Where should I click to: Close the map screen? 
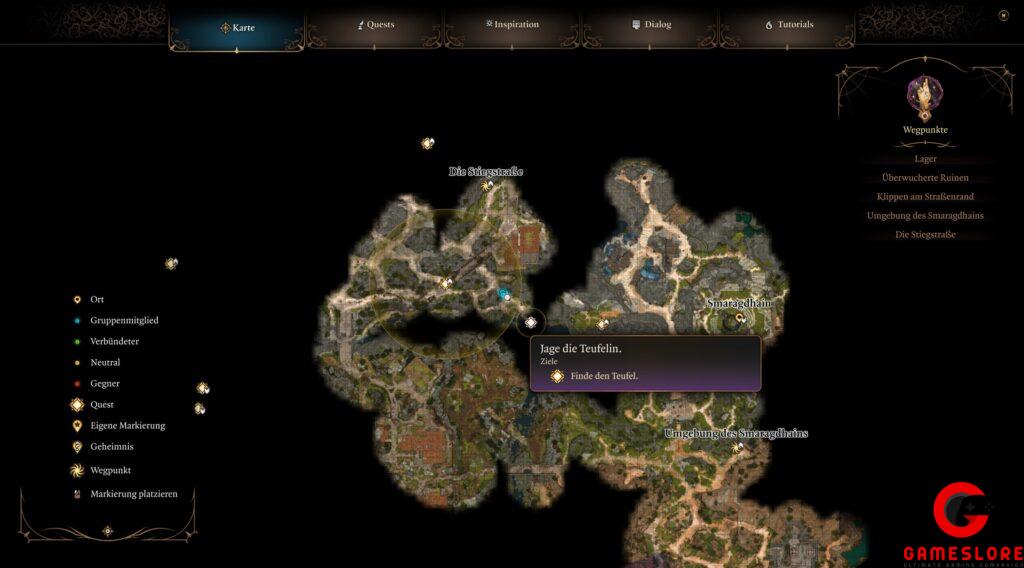click(1003, 15)
